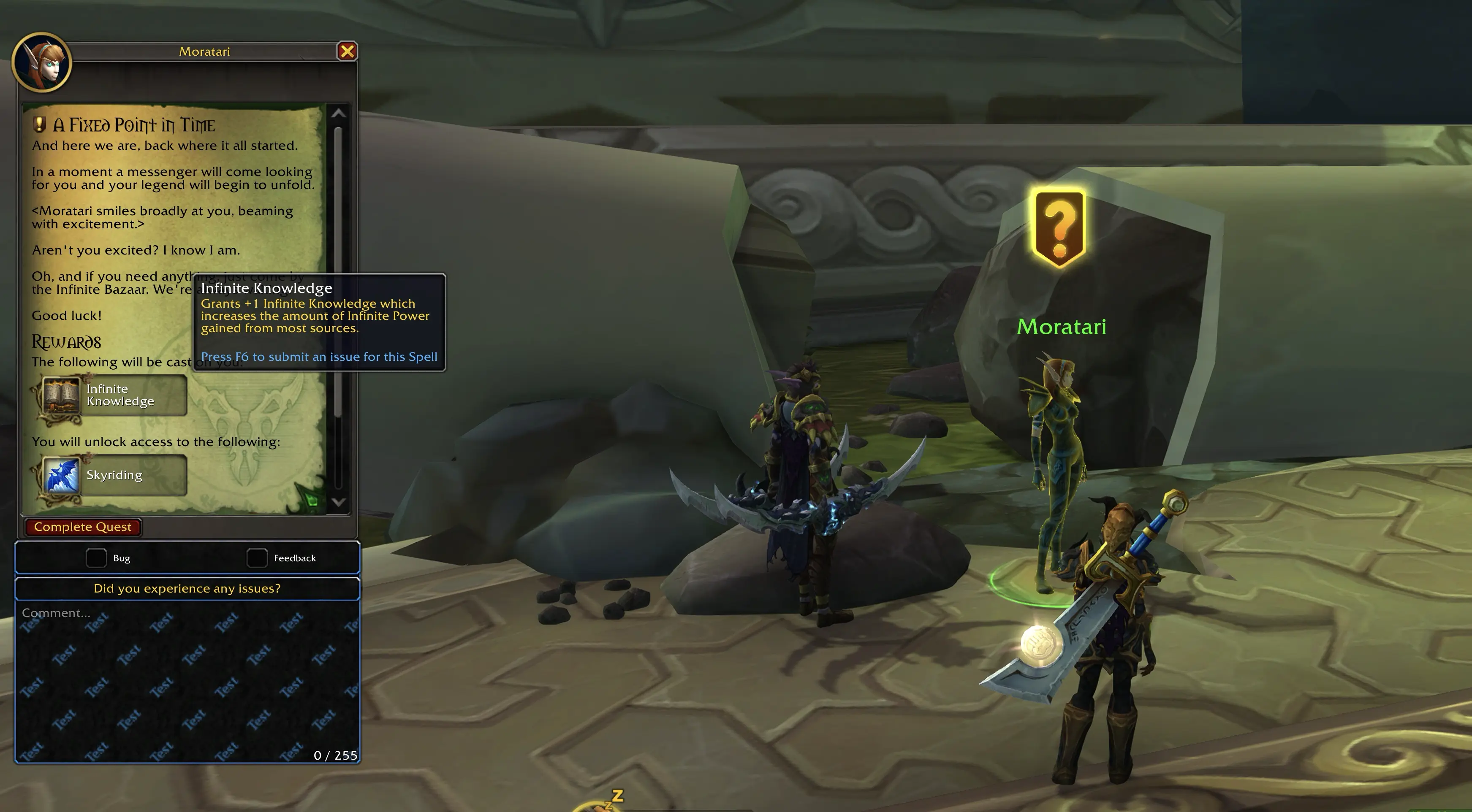Click the quest text scroll-down arrow
1472x812 pixels.
[x=338, y=502]
